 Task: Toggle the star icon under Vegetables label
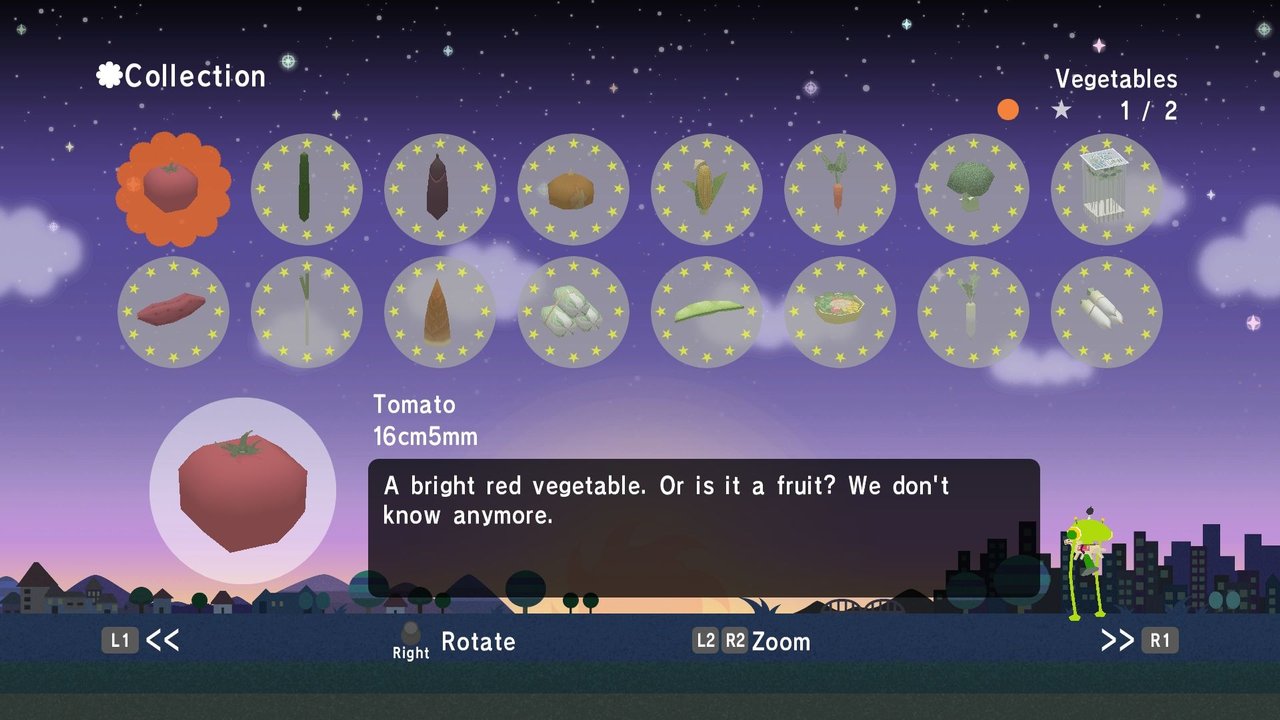coord(1062,112)
